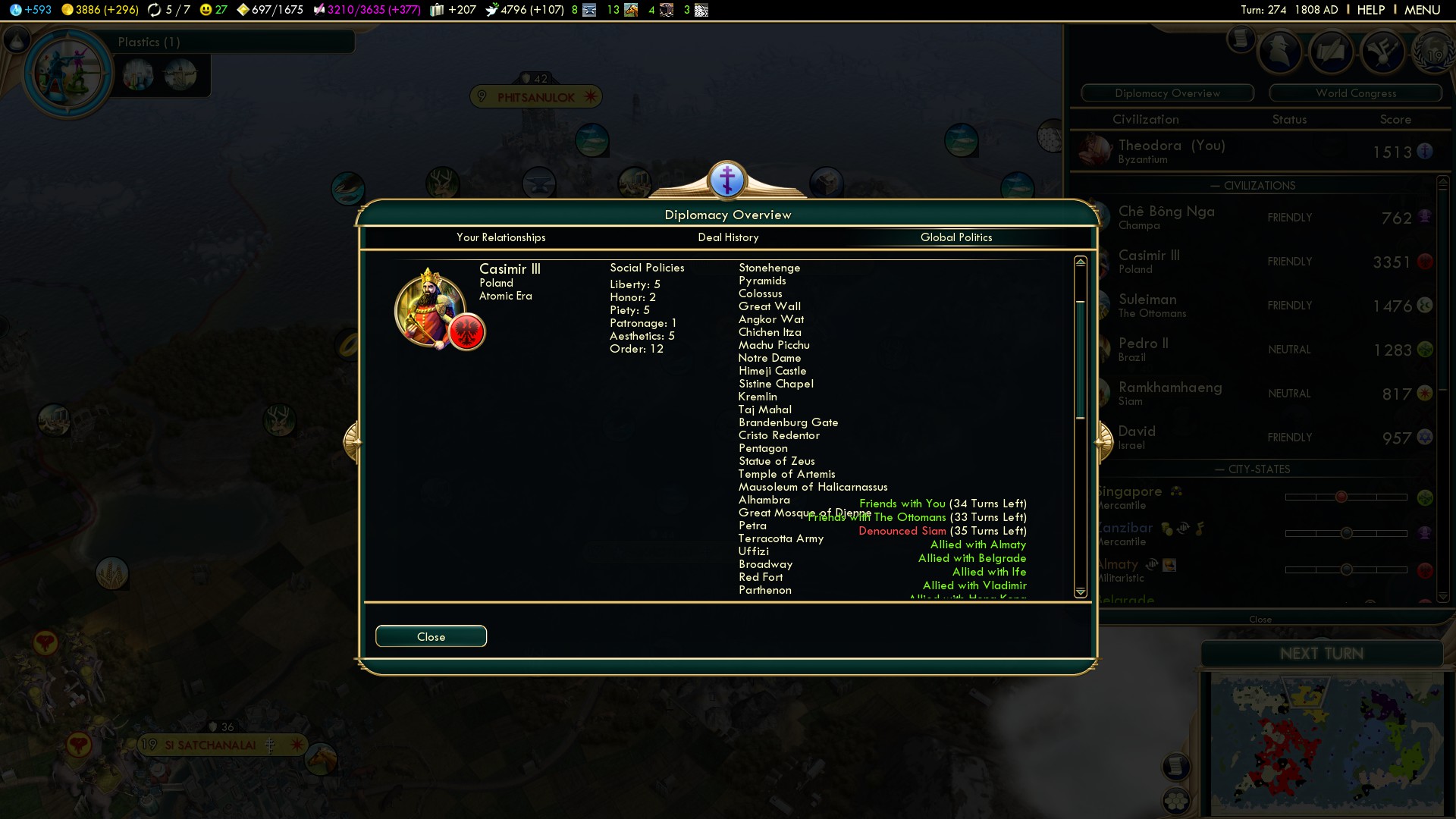Close the Diplomacy Overview dialog
Image resolution: width=1456 pixels, height=819 pixels.
point(431,636)
